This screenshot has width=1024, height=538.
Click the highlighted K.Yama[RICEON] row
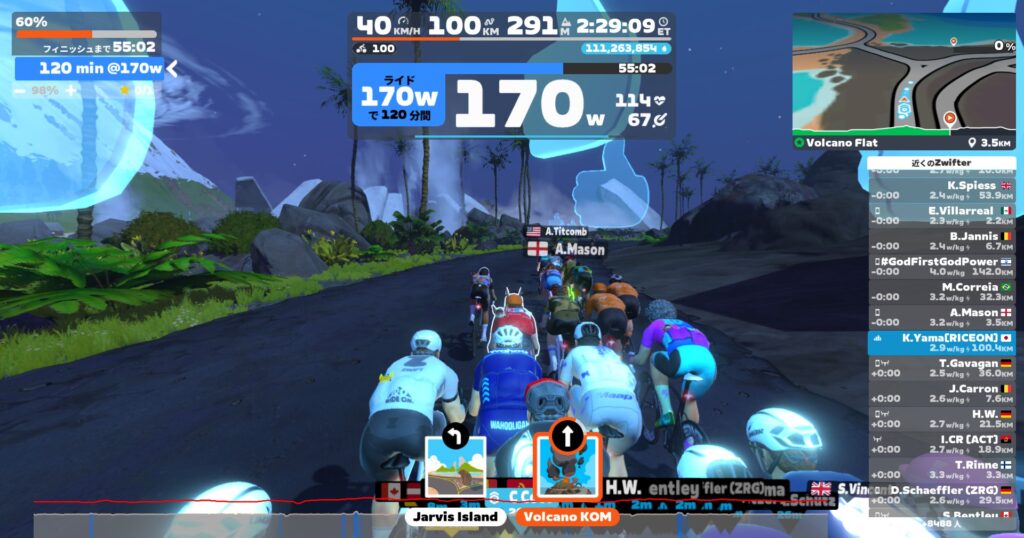[x=941, y=343]
